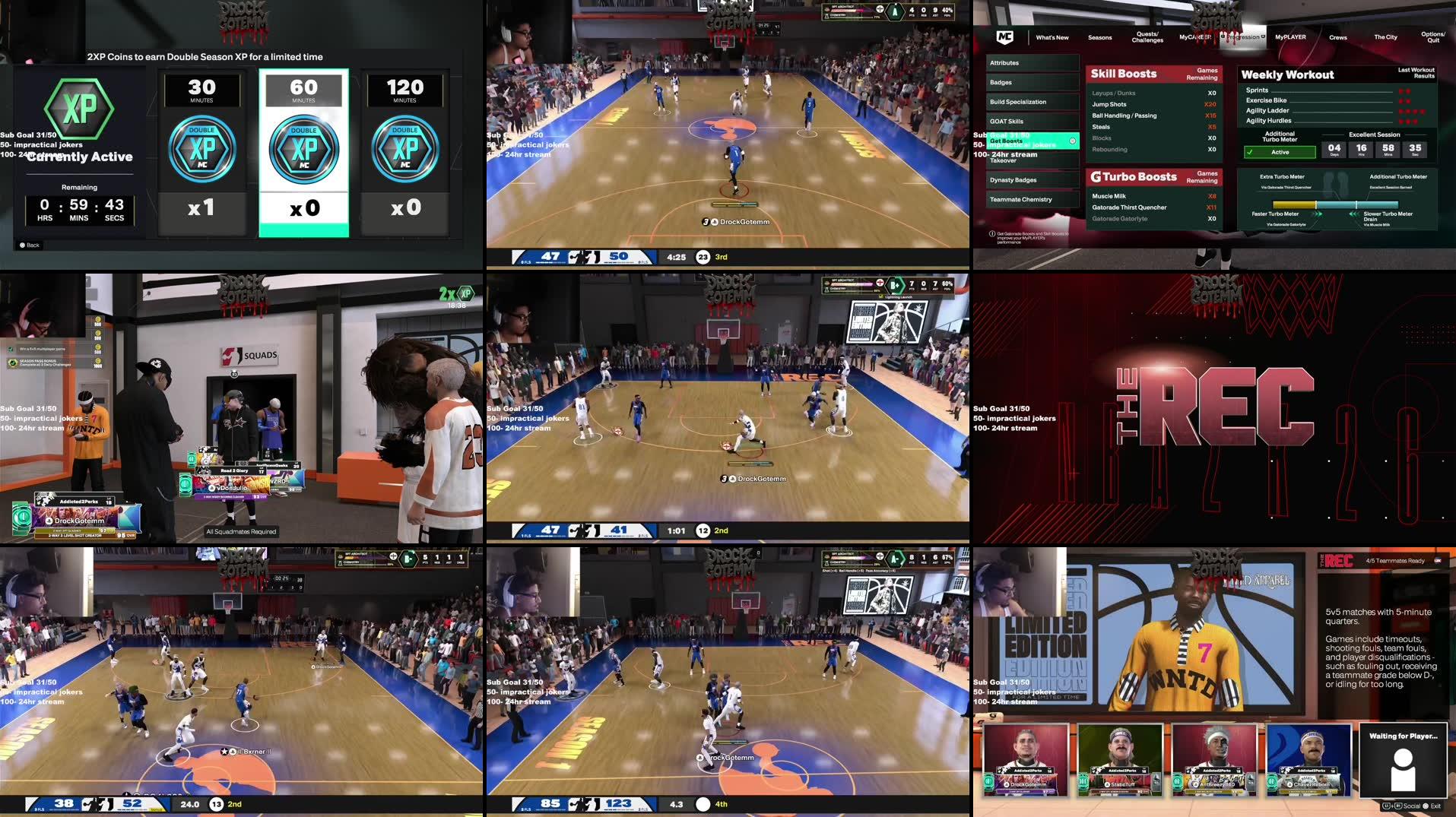Select the highlighted Get Boosts entry
The height and width of the screenshot is (817, 1456).
point(1033,141)
